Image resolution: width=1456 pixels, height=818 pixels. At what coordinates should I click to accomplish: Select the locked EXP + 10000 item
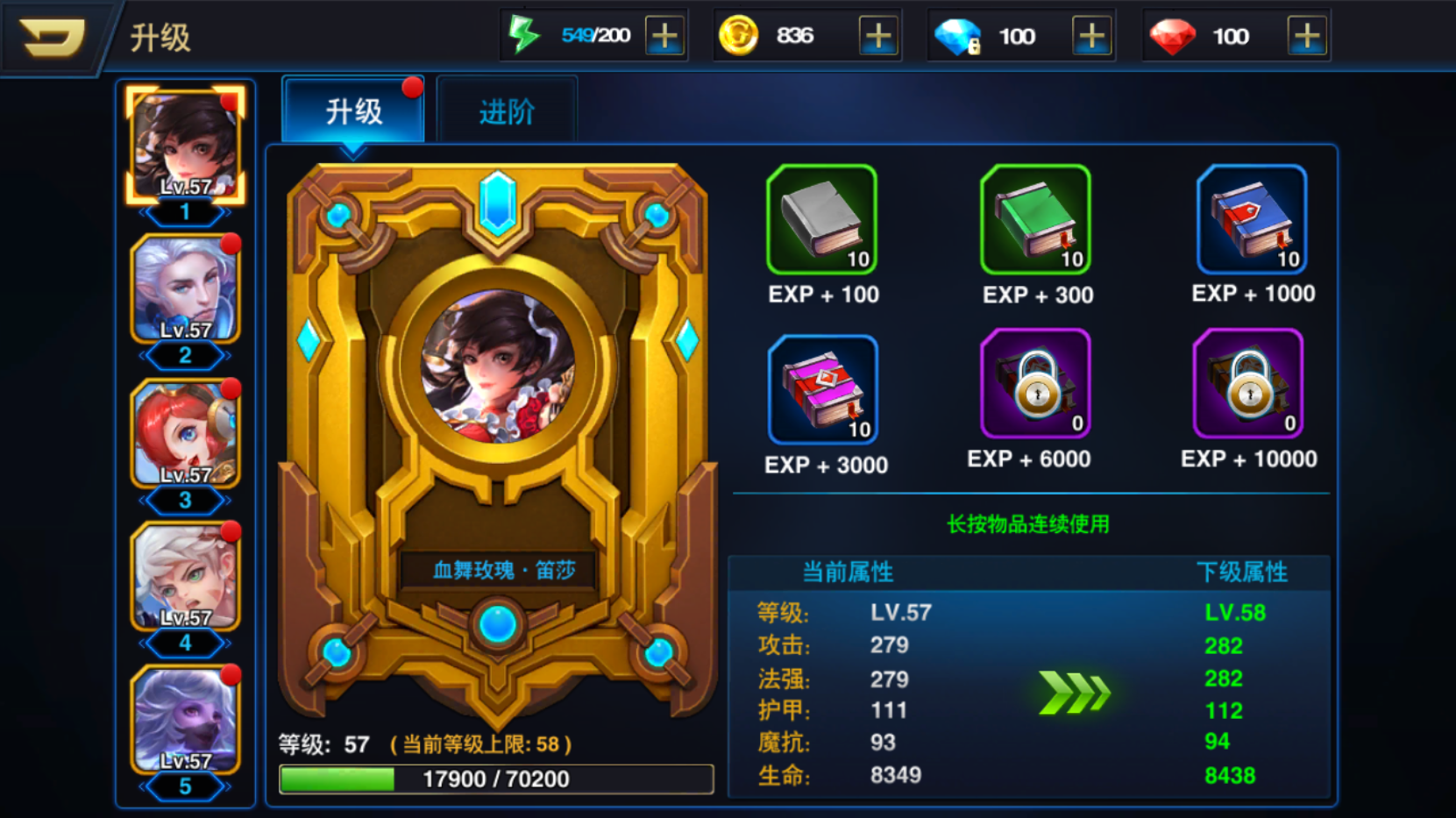click(x=1248, y=384)
